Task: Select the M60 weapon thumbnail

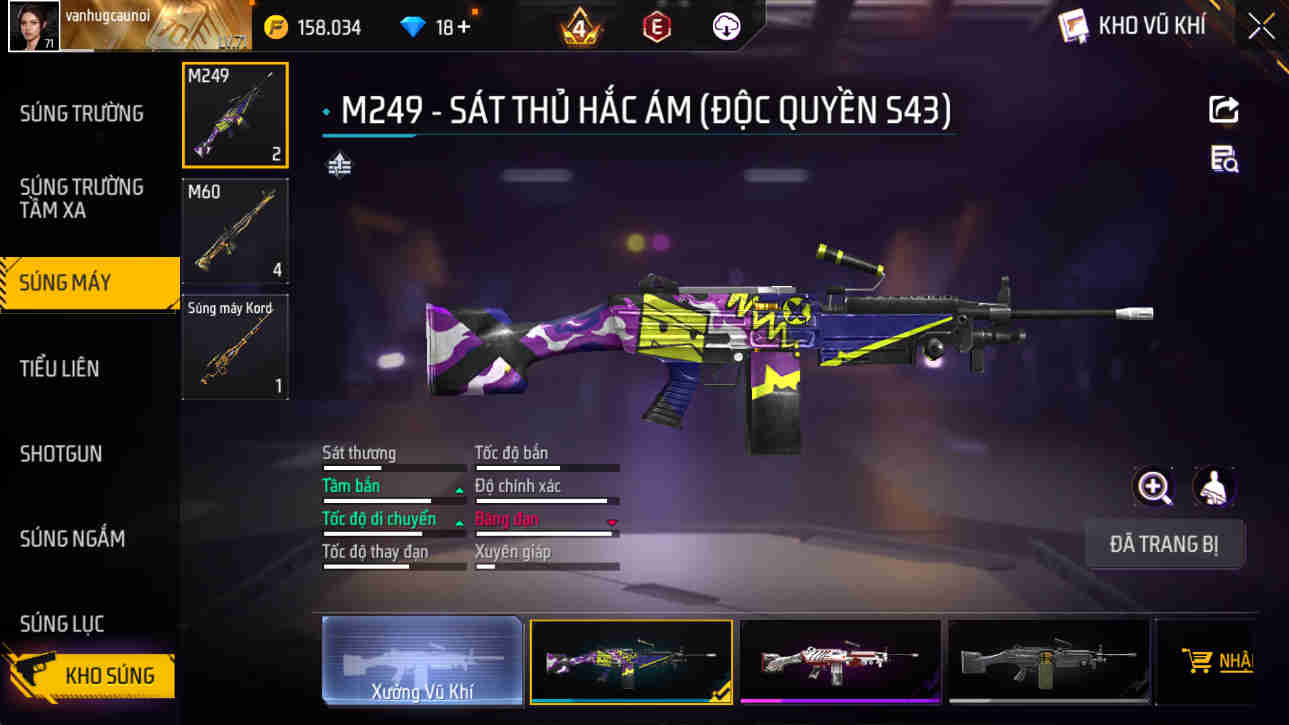Action: [234, 229]
